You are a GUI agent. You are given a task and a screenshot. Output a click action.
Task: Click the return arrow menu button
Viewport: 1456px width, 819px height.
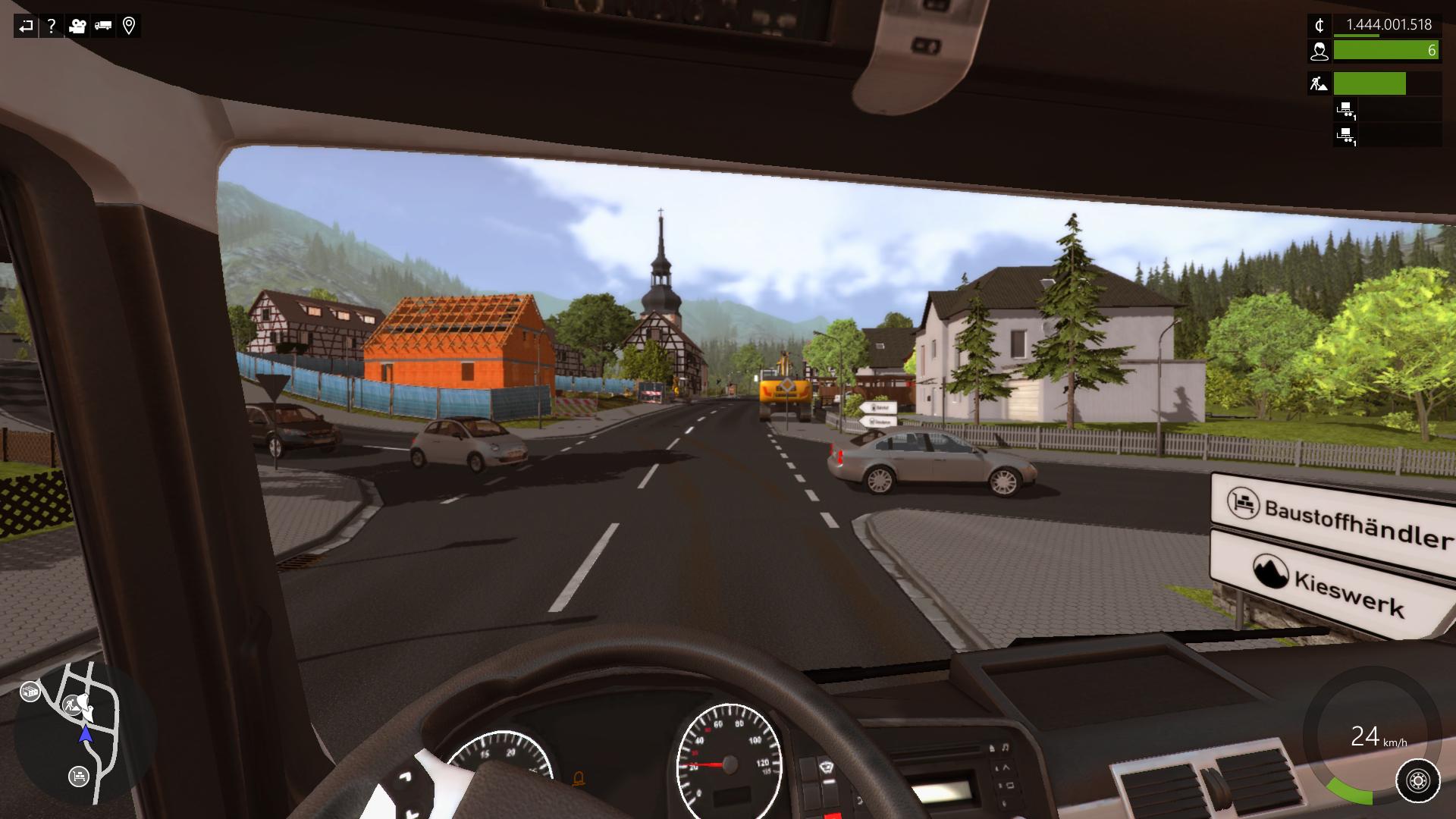click(26, 27)
